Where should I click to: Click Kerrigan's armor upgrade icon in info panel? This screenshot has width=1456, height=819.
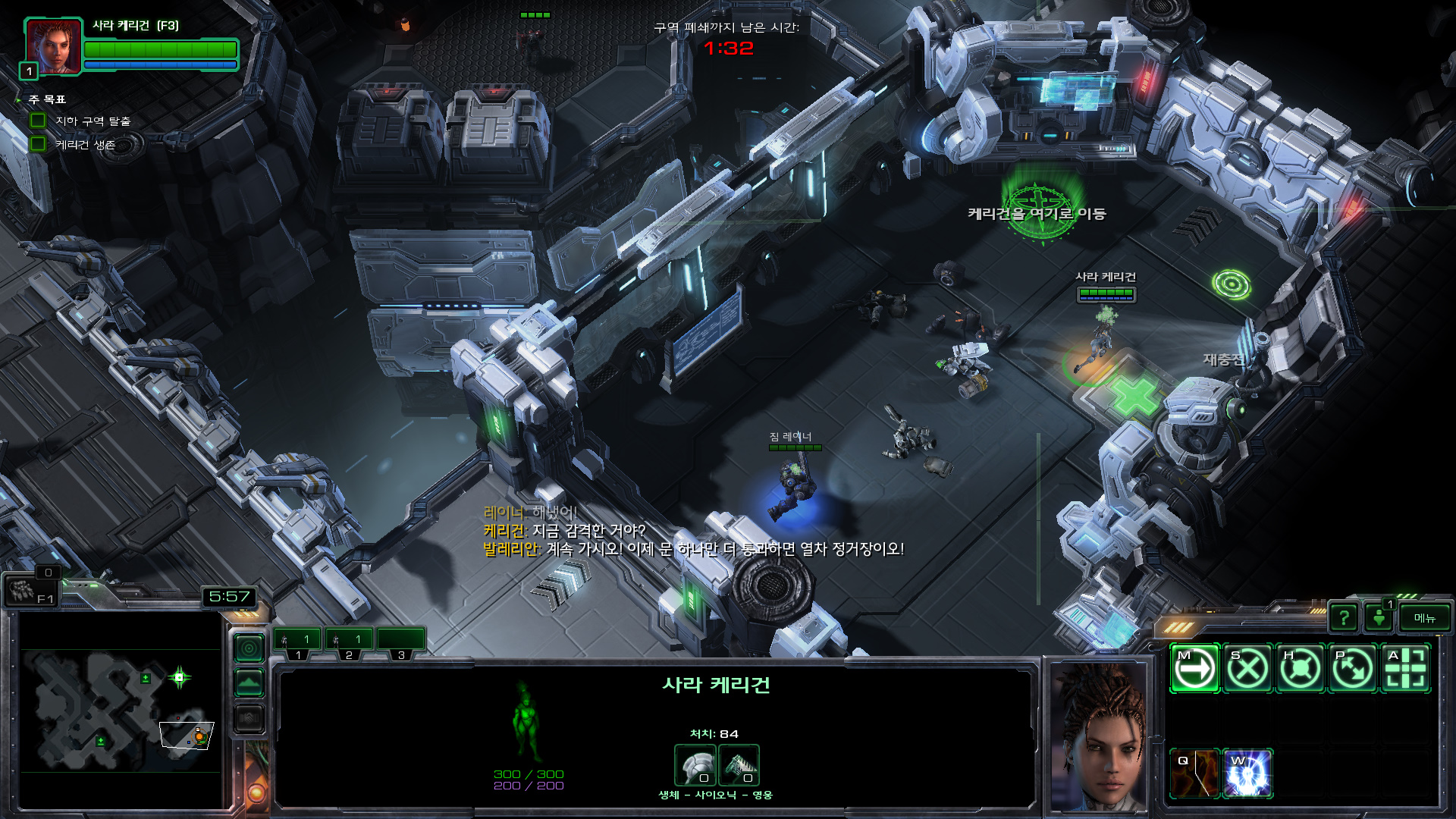tap(695, 764)
